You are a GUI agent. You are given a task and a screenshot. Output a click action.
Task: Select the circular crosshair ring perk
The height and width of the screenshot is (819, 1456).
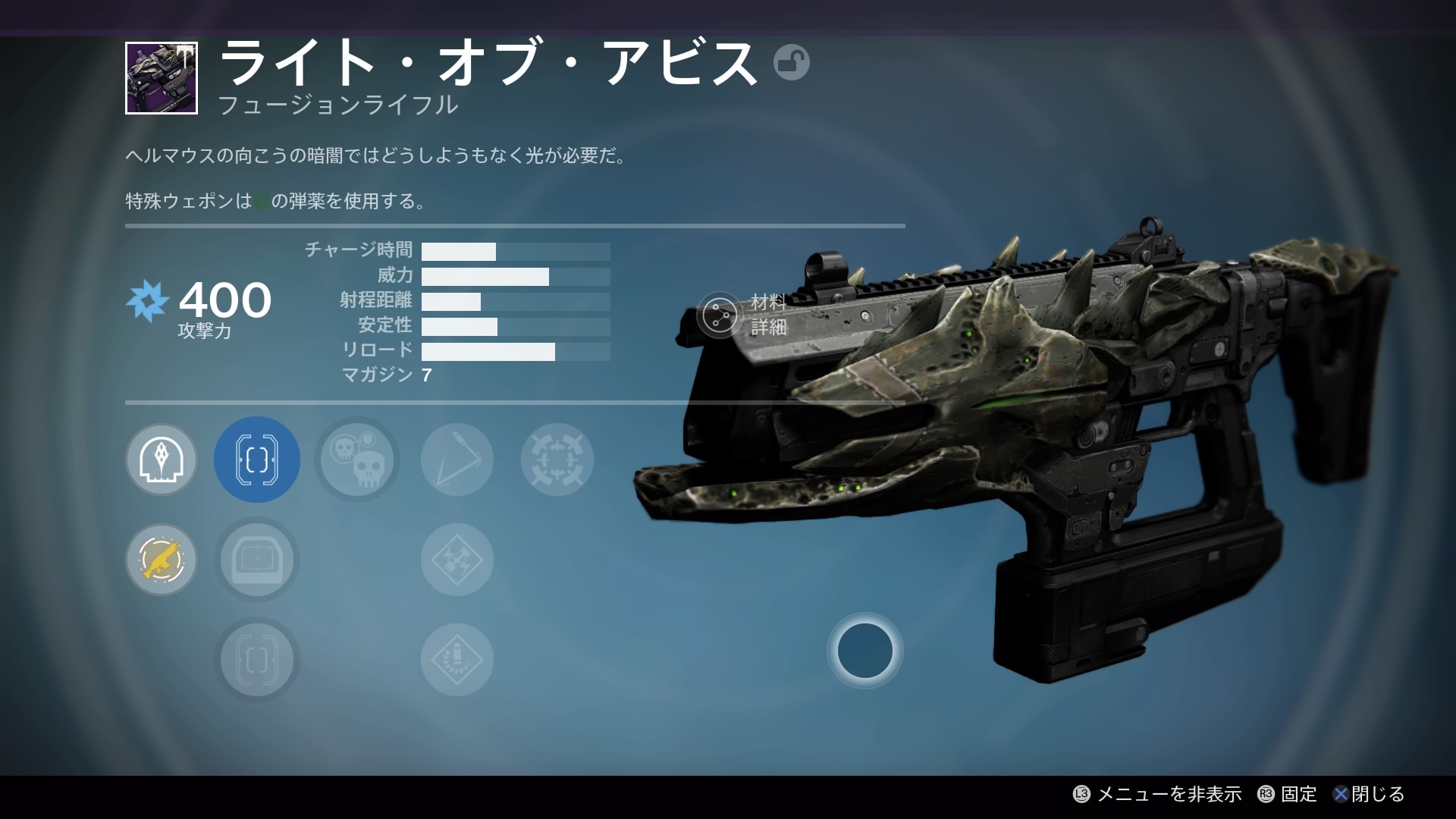pyautogui.click(x=557, y=460)
